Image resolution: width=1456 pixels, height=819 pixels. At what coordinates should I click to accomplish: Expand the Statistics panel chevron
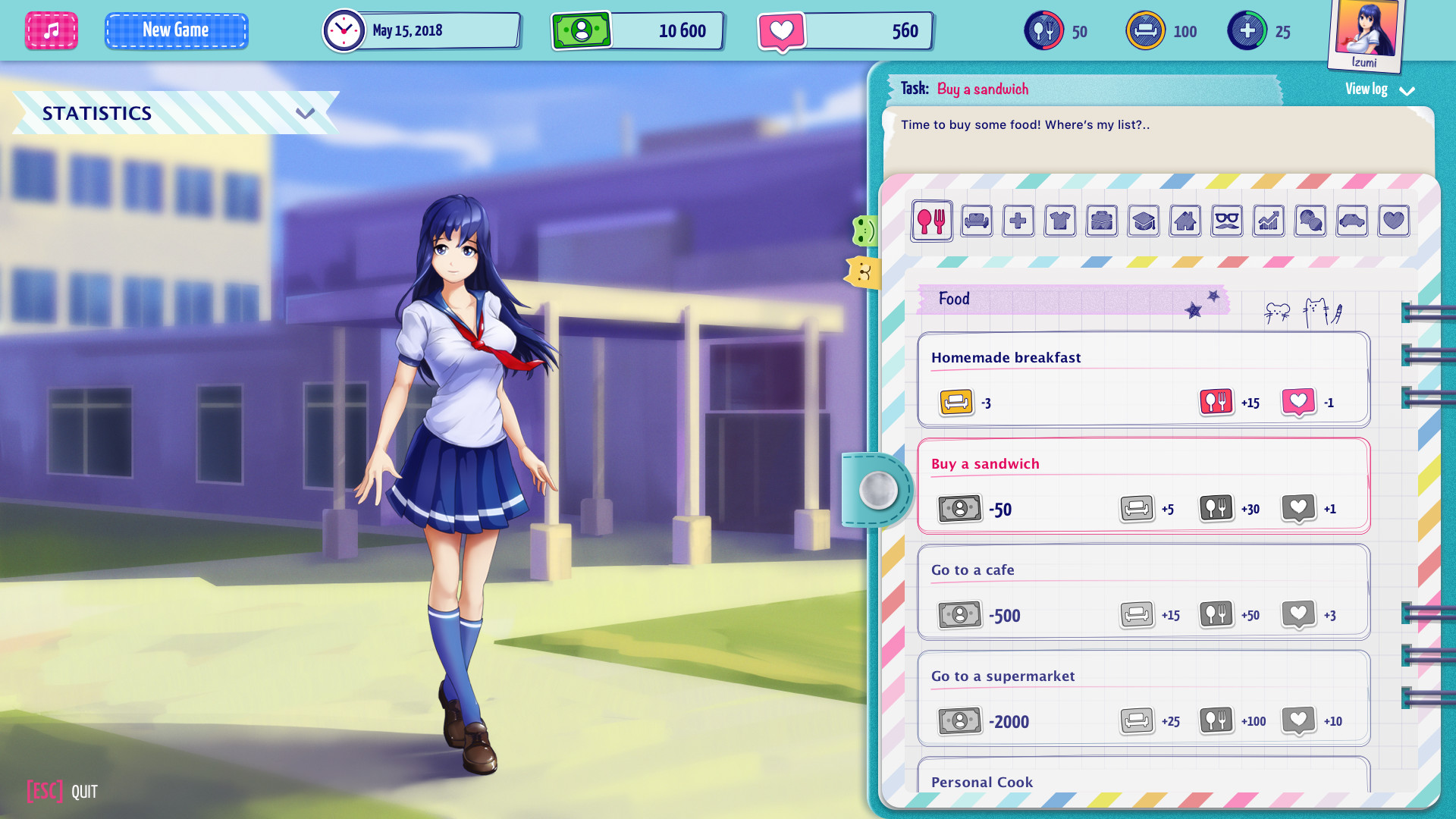(x=306, y=112)
